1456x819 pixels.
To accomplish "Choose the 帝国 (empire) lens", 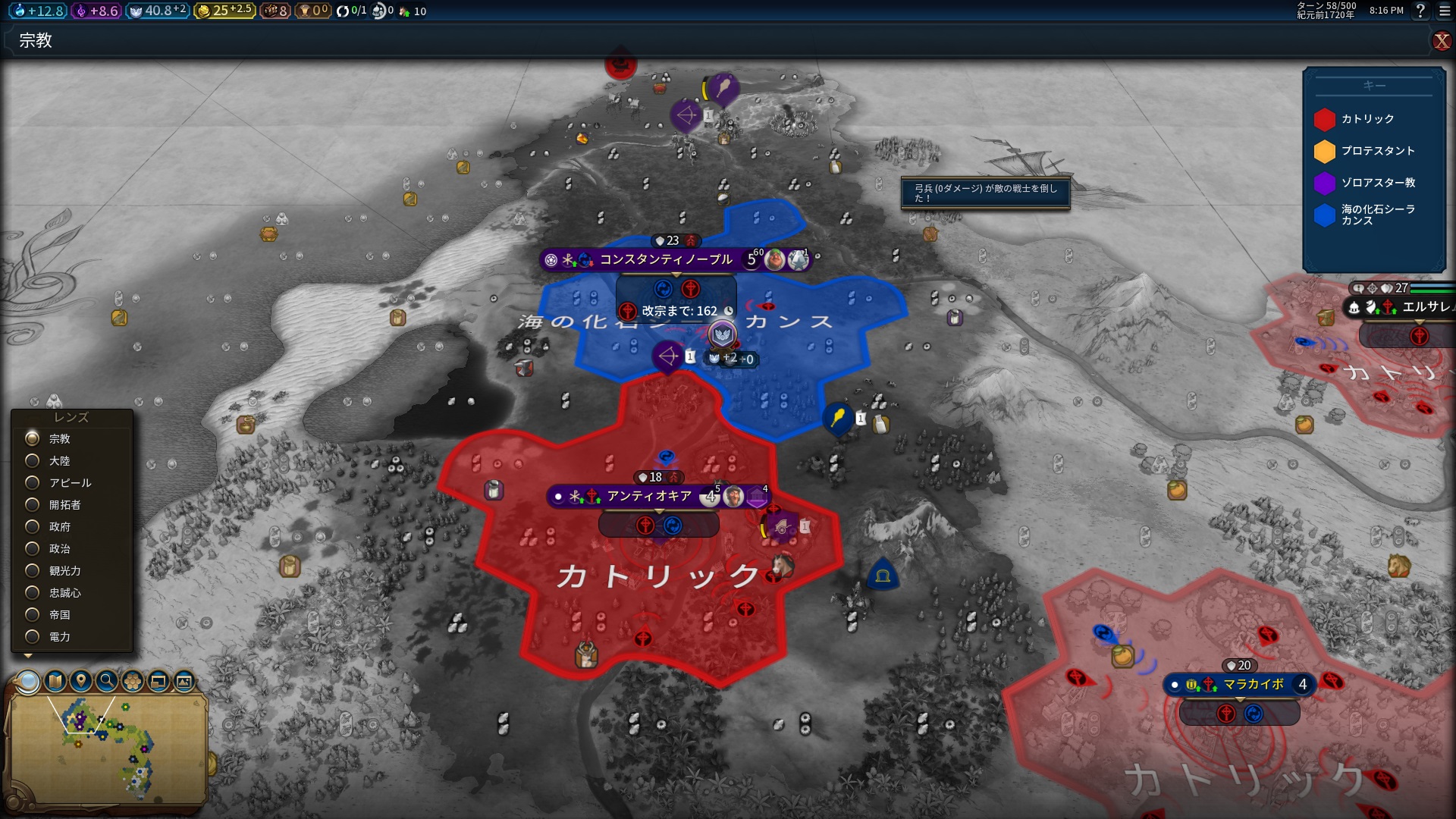I will (x=33, y=615).
